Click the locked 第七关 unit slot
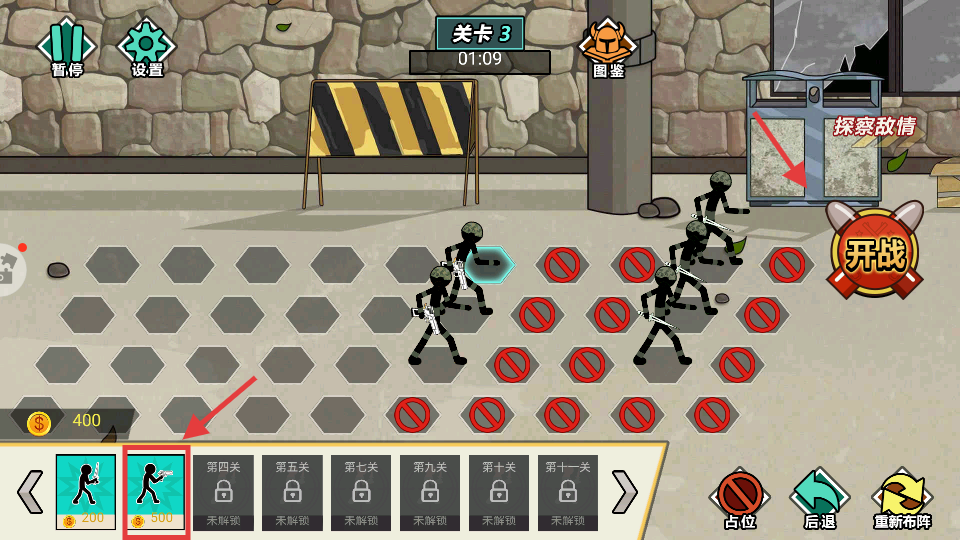 (361, 491)
